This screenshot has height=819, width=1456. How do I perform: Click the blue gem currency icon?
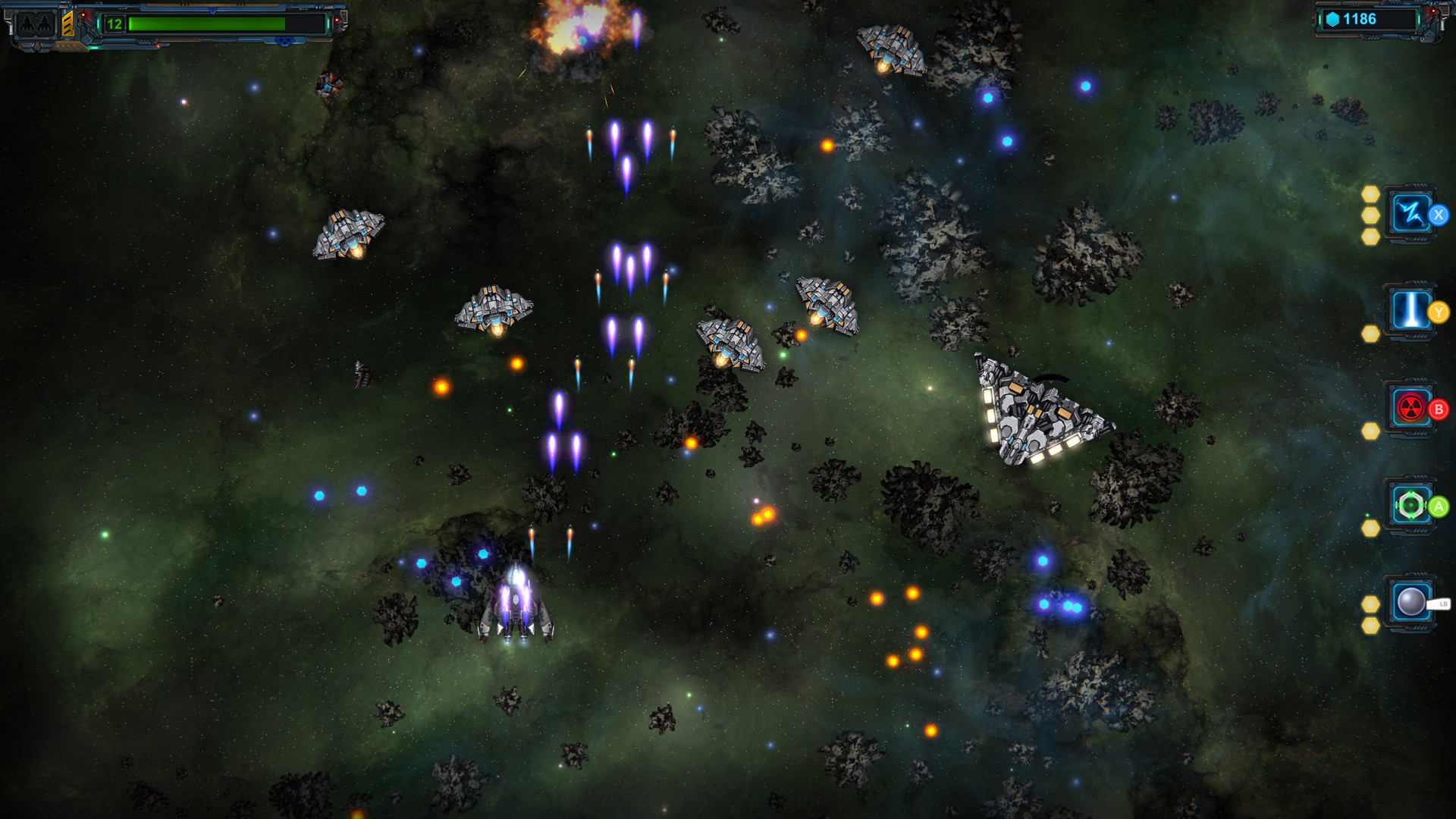click(x=1332, y=20)
